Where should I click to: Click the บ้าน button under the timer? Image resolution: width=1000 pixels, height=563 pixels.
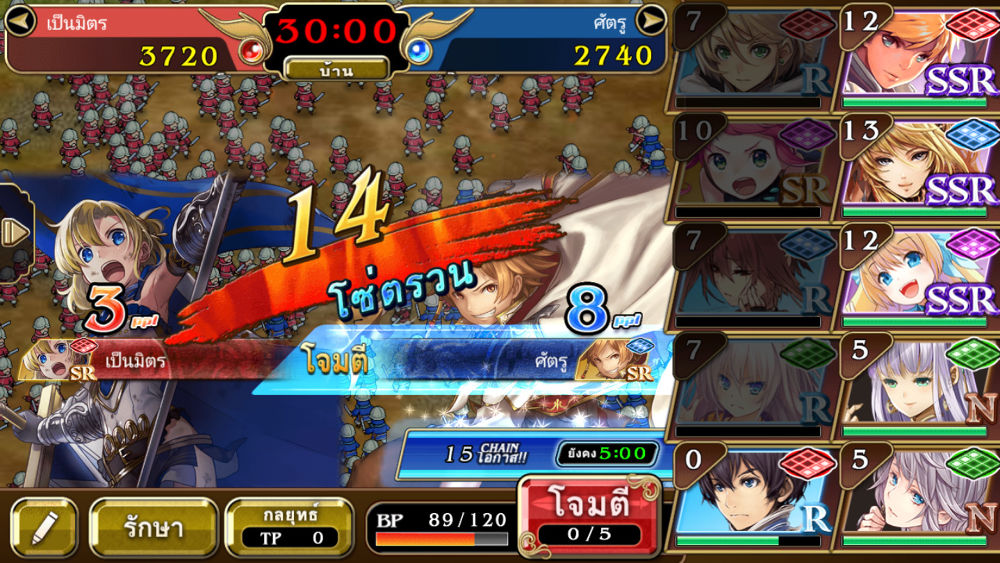[336, 69]
